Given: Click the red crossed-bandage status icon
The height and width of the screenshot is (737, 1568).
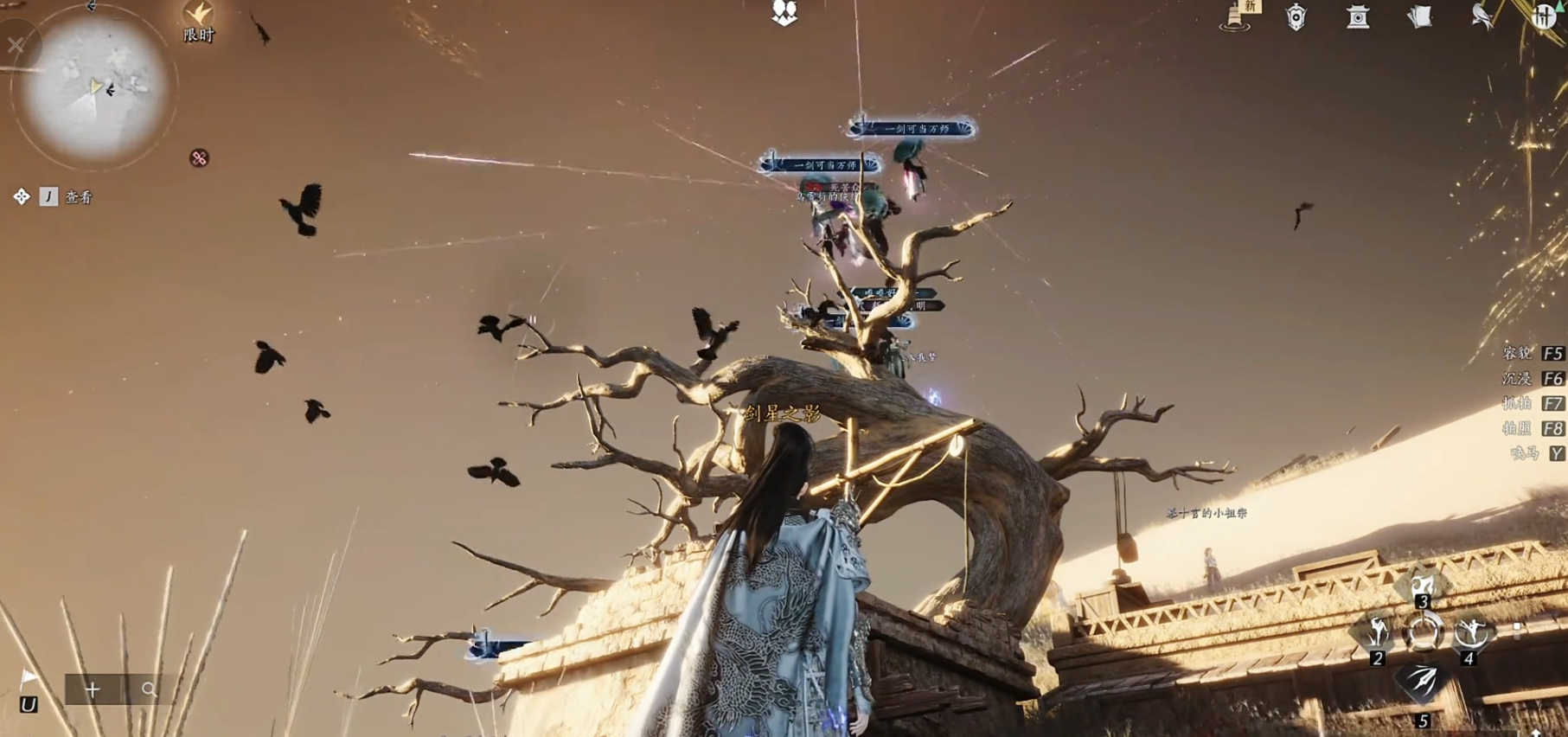Looking at the screenshot, I should (199, 158).
